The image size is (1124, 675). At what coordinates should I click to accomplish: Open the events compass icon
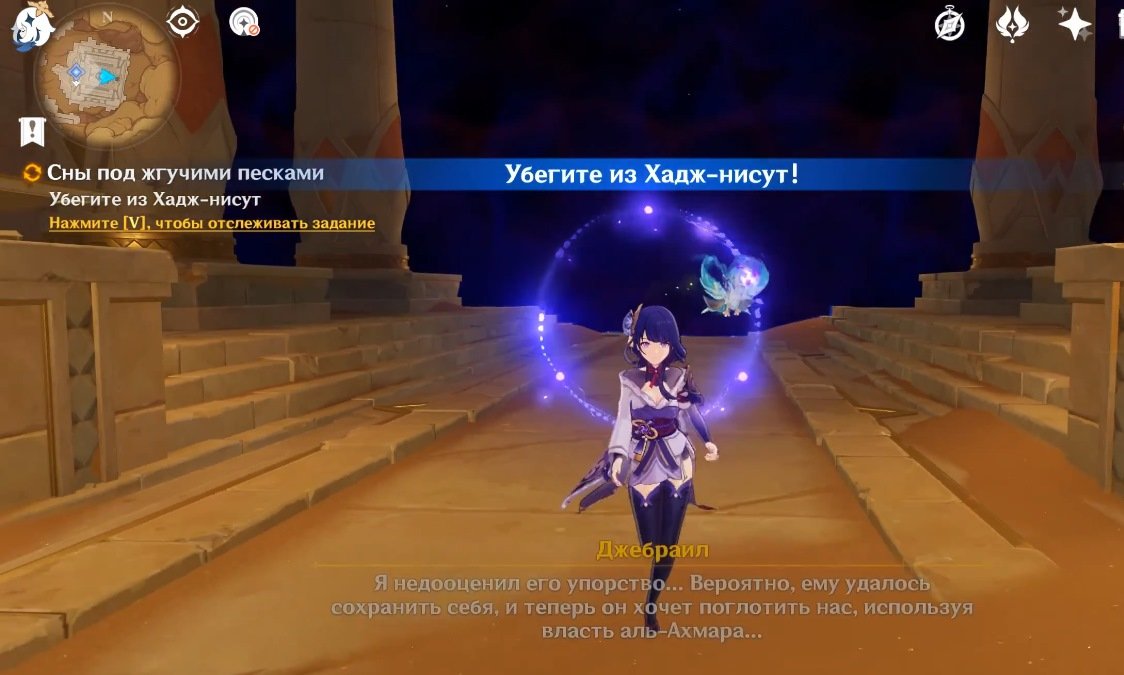coord(949,24)
